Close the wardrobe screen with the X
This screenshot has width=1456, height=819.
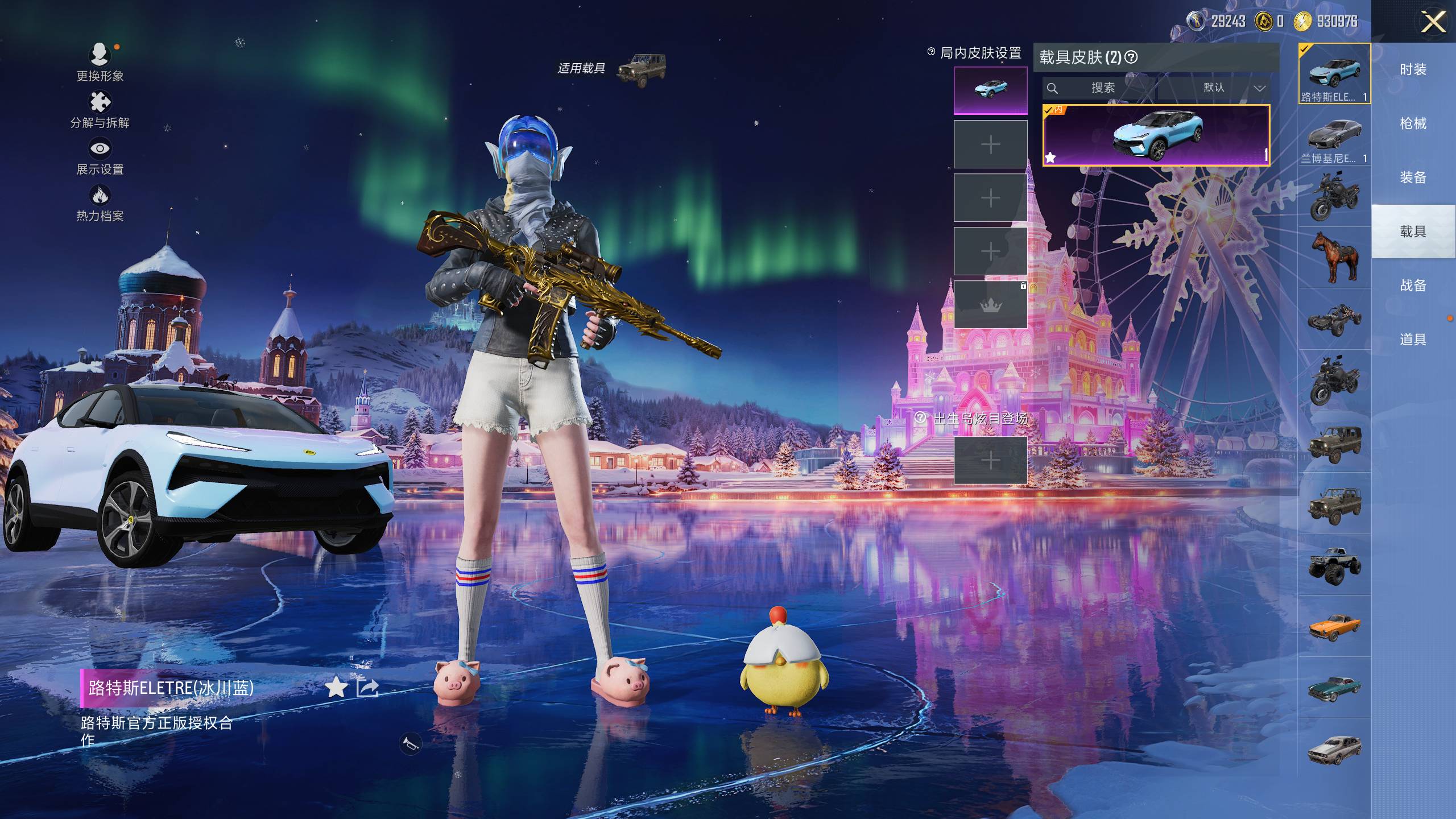coord(1433,23)
